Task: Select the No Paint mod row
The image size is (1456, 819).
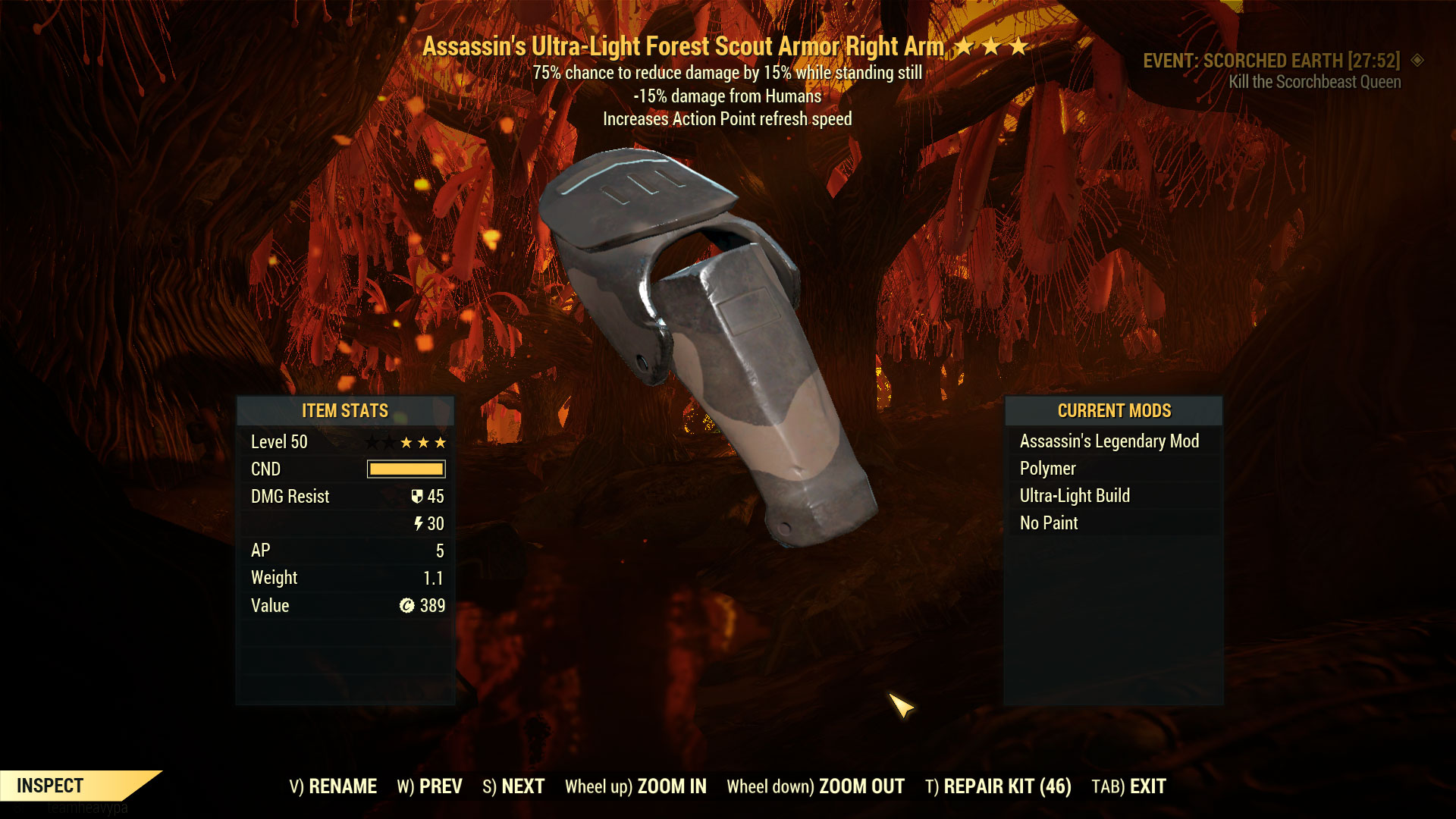Action: coord(1048,523)
